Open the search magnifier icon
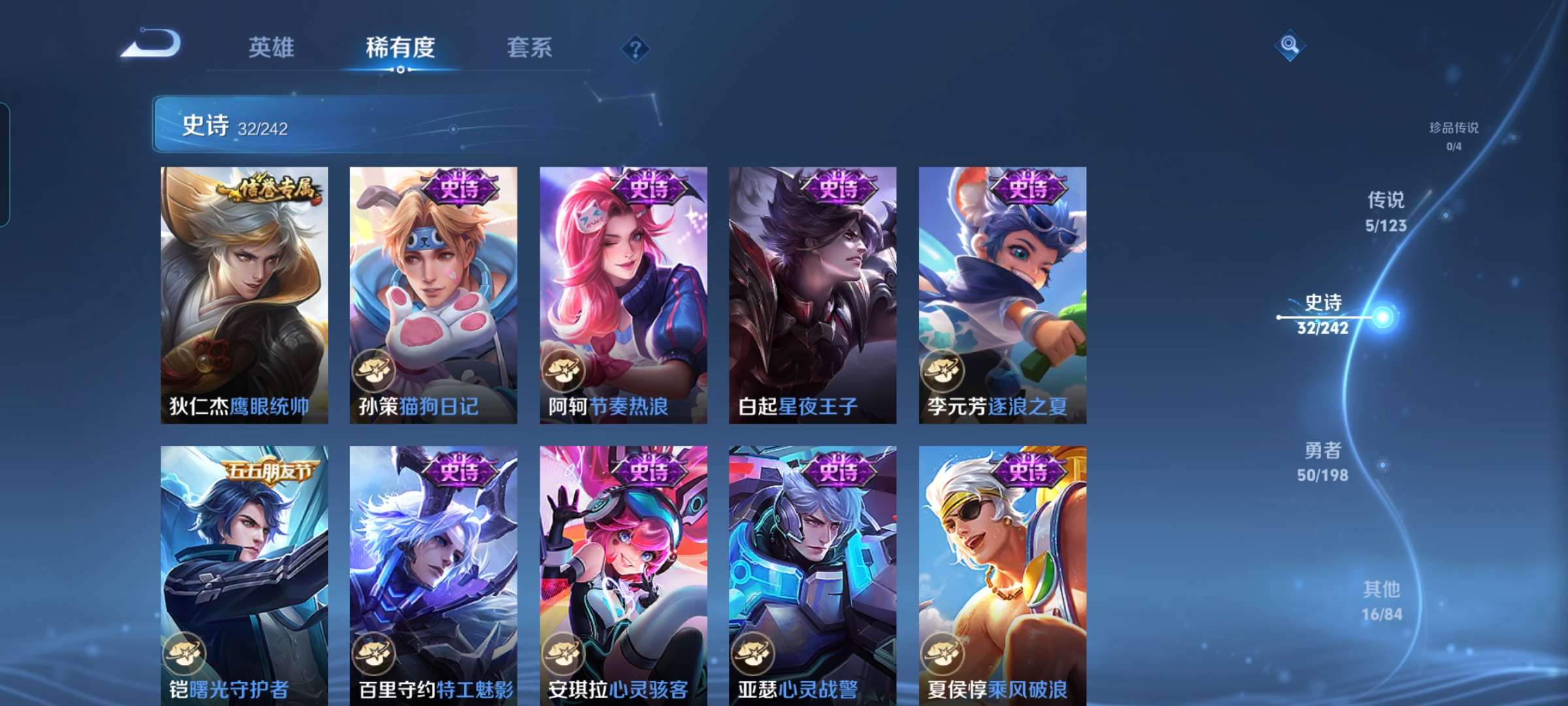The height and width of the screenshot is (706, 1568). (1290, 45)
